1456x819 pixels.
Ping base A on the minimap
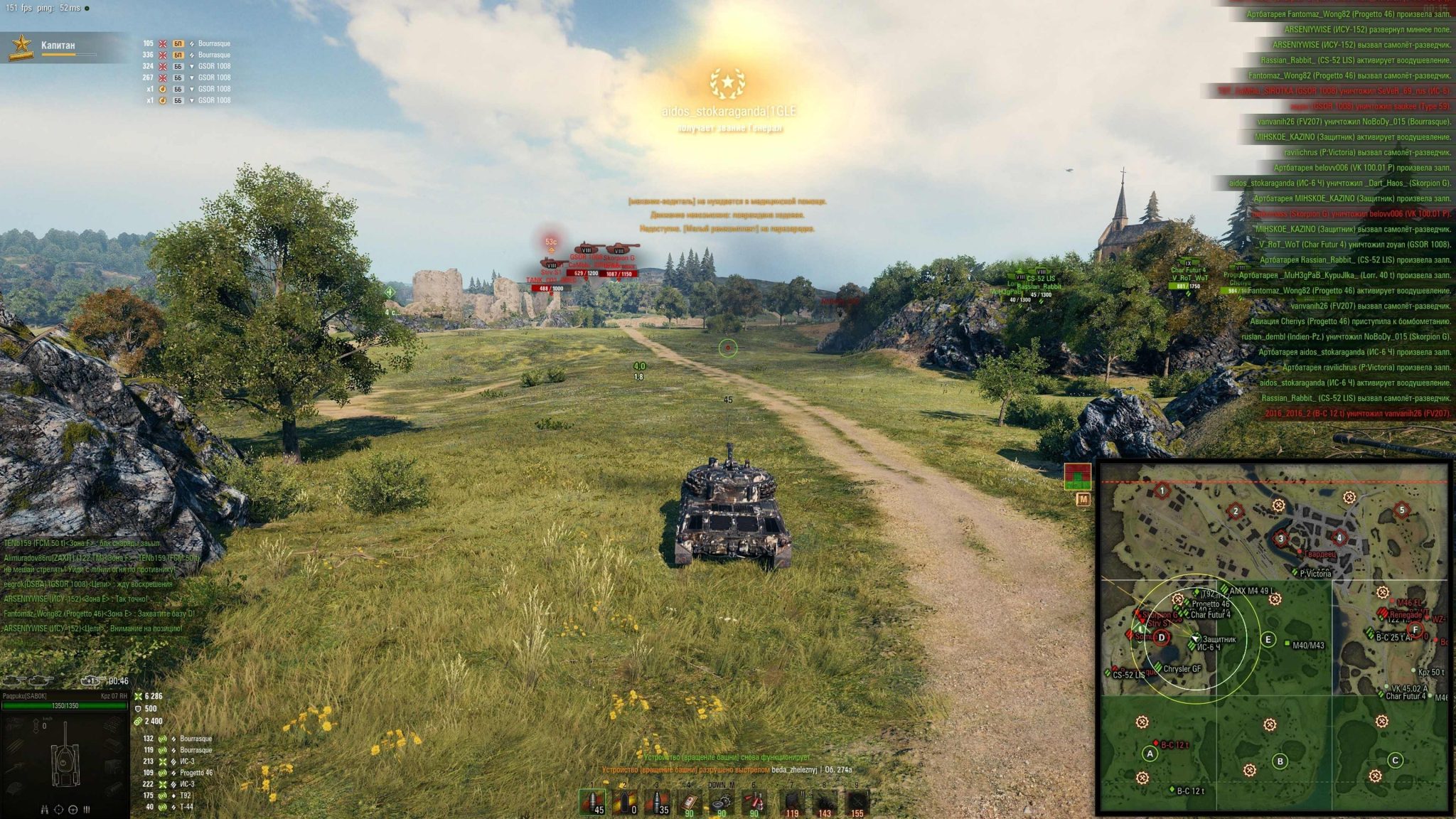click(x=1150, y=754)
